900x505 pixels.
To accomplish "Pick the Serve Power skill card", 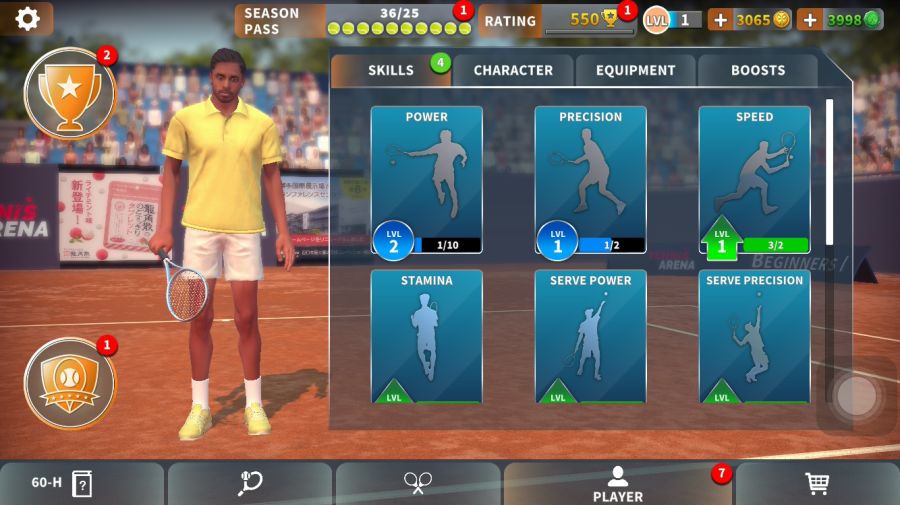I will pos(590,336).
